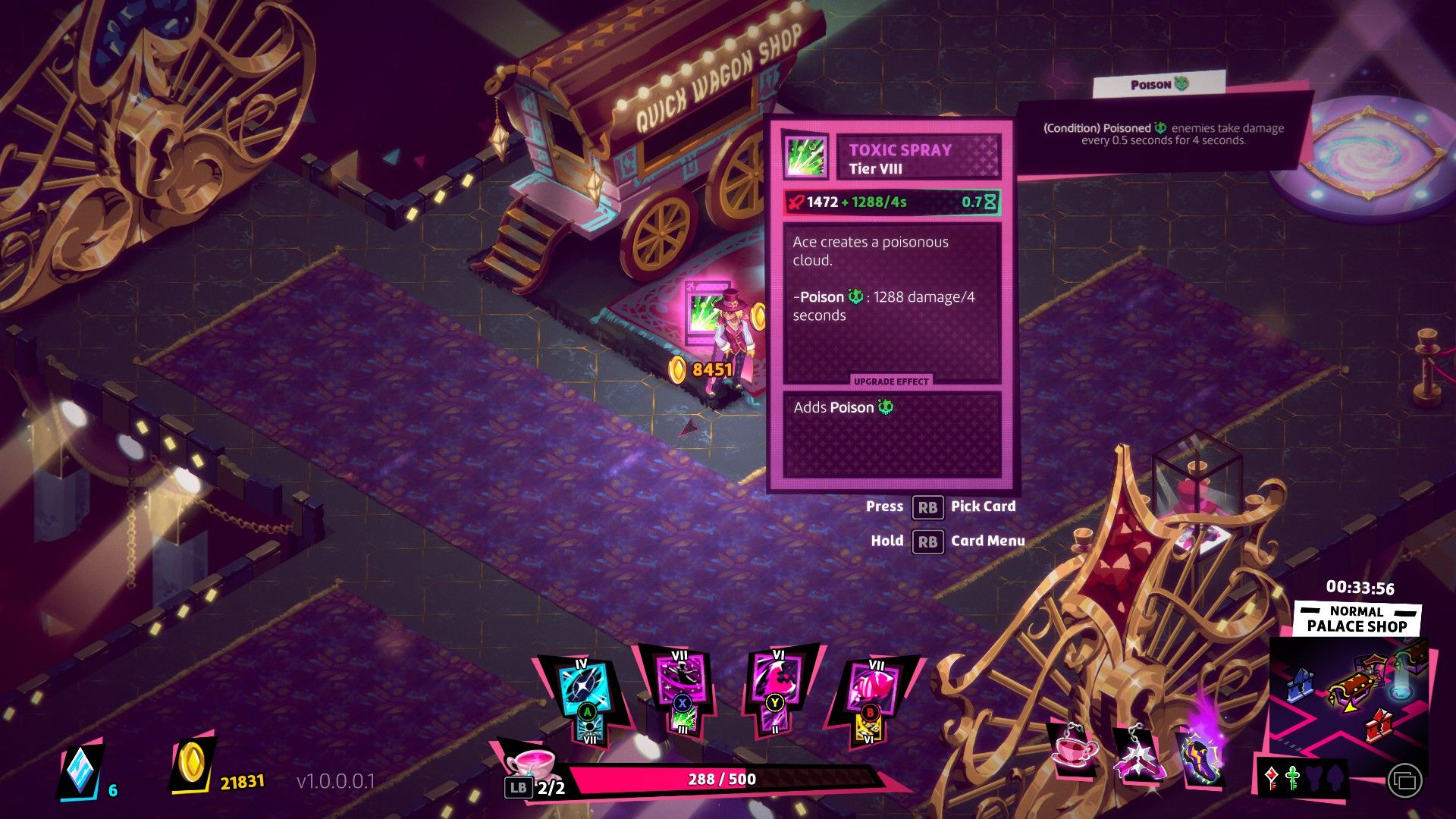The height and width of the screenshot is (819, 1456).
Task: Open the Normal Palace Shop minimap panel
Action: pos(1357,619)
